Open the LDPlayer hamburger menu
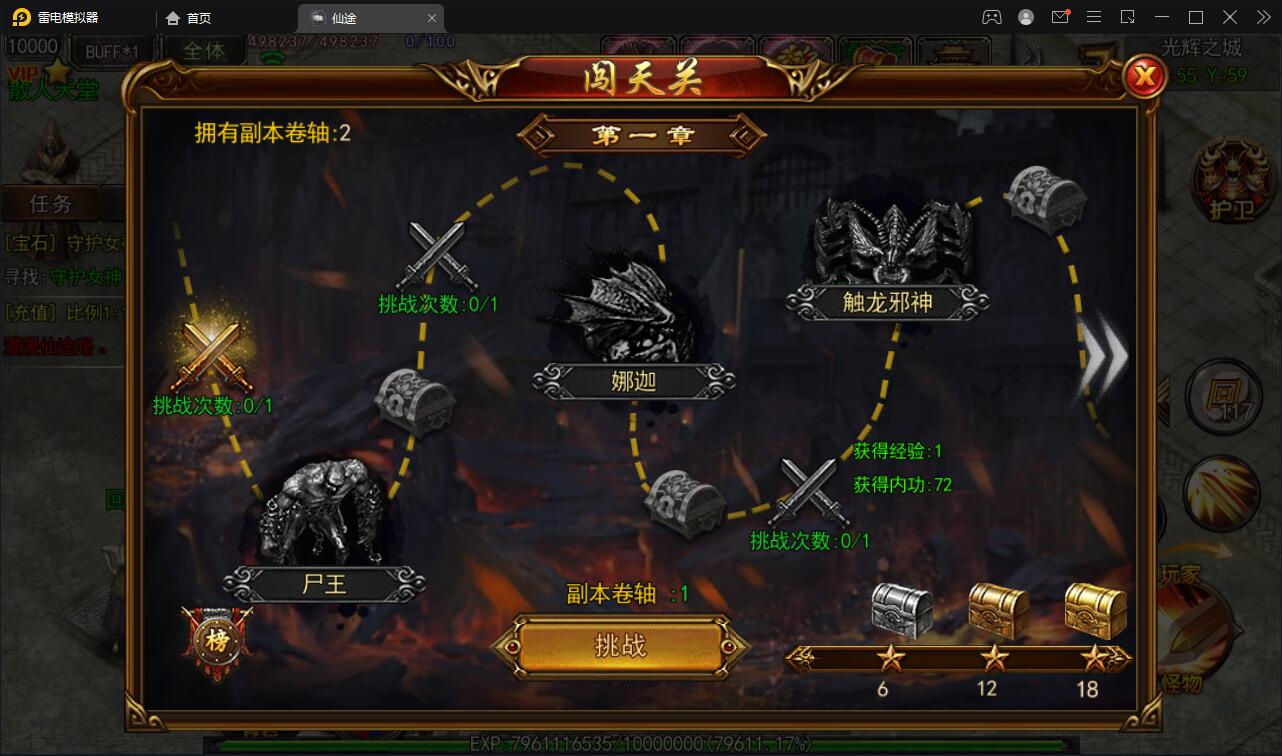Viewport: 1282px width, 756px height. [1095, 17]
